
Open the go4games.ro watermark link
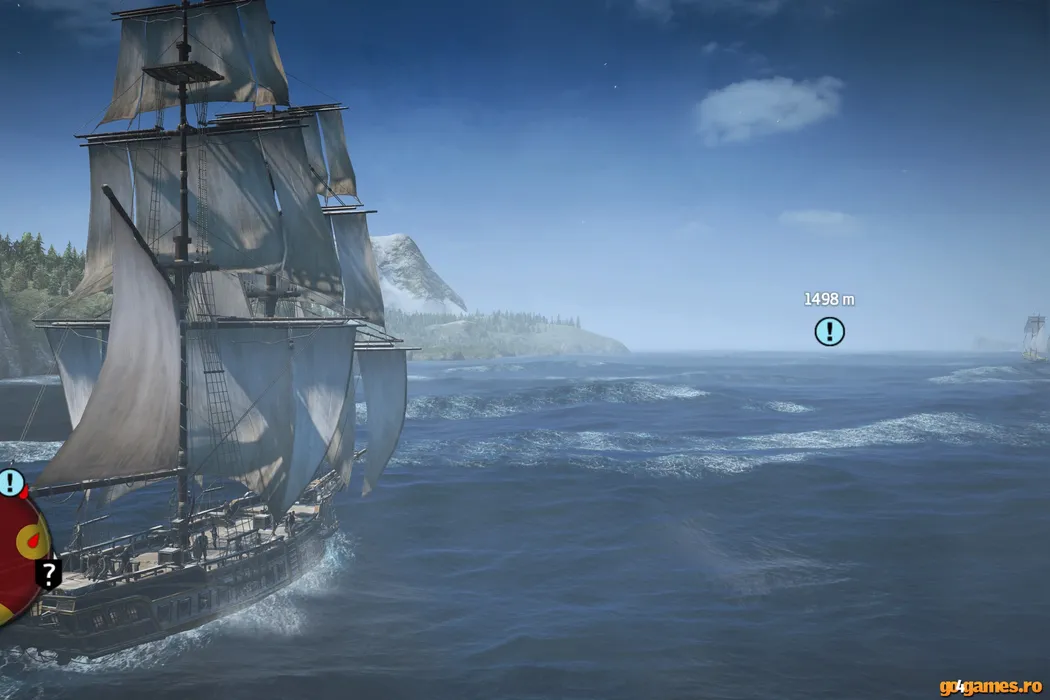click(x=989, y=686)
